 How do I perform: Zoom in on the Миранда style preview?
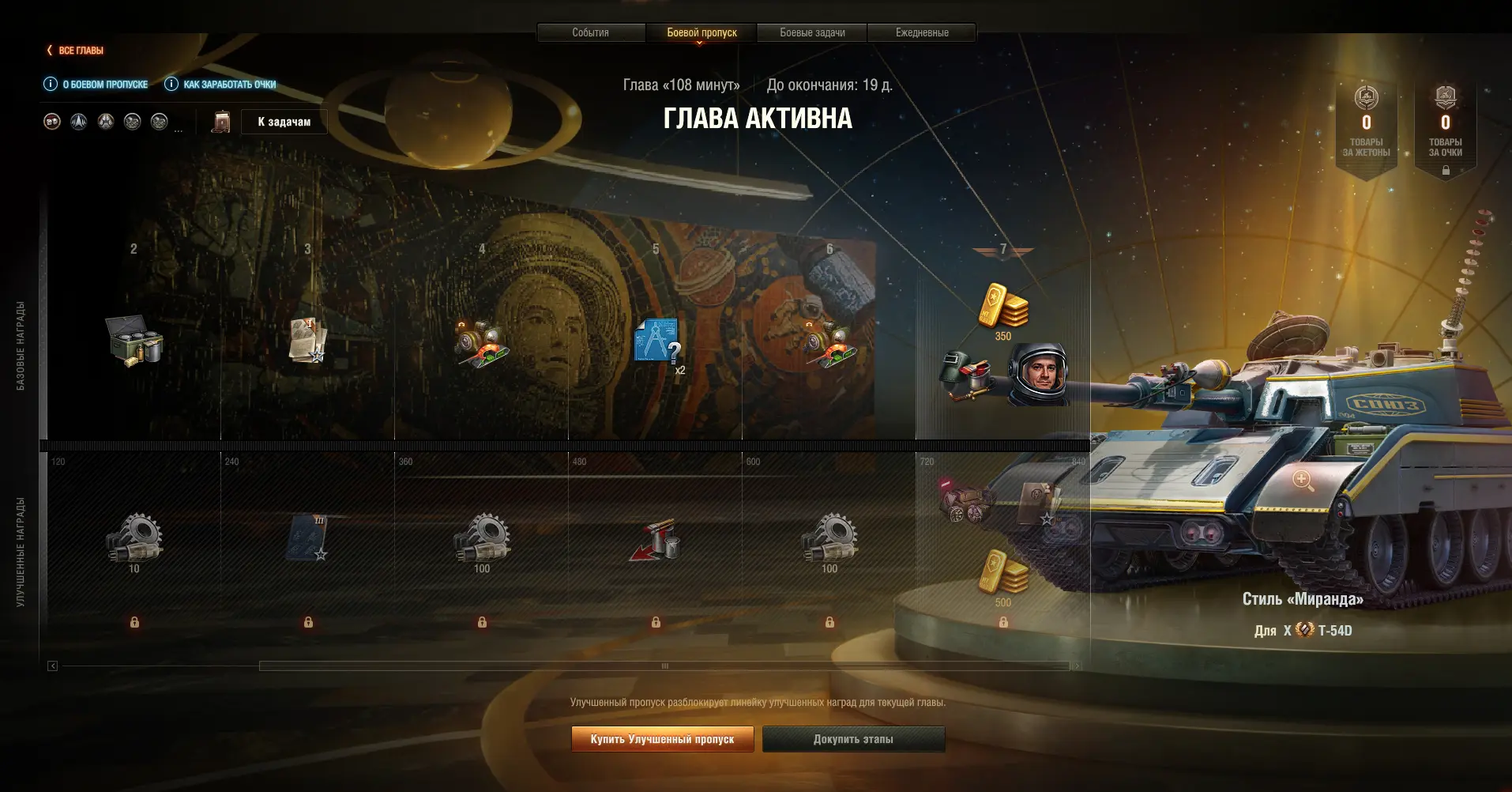click(1303, 480)
